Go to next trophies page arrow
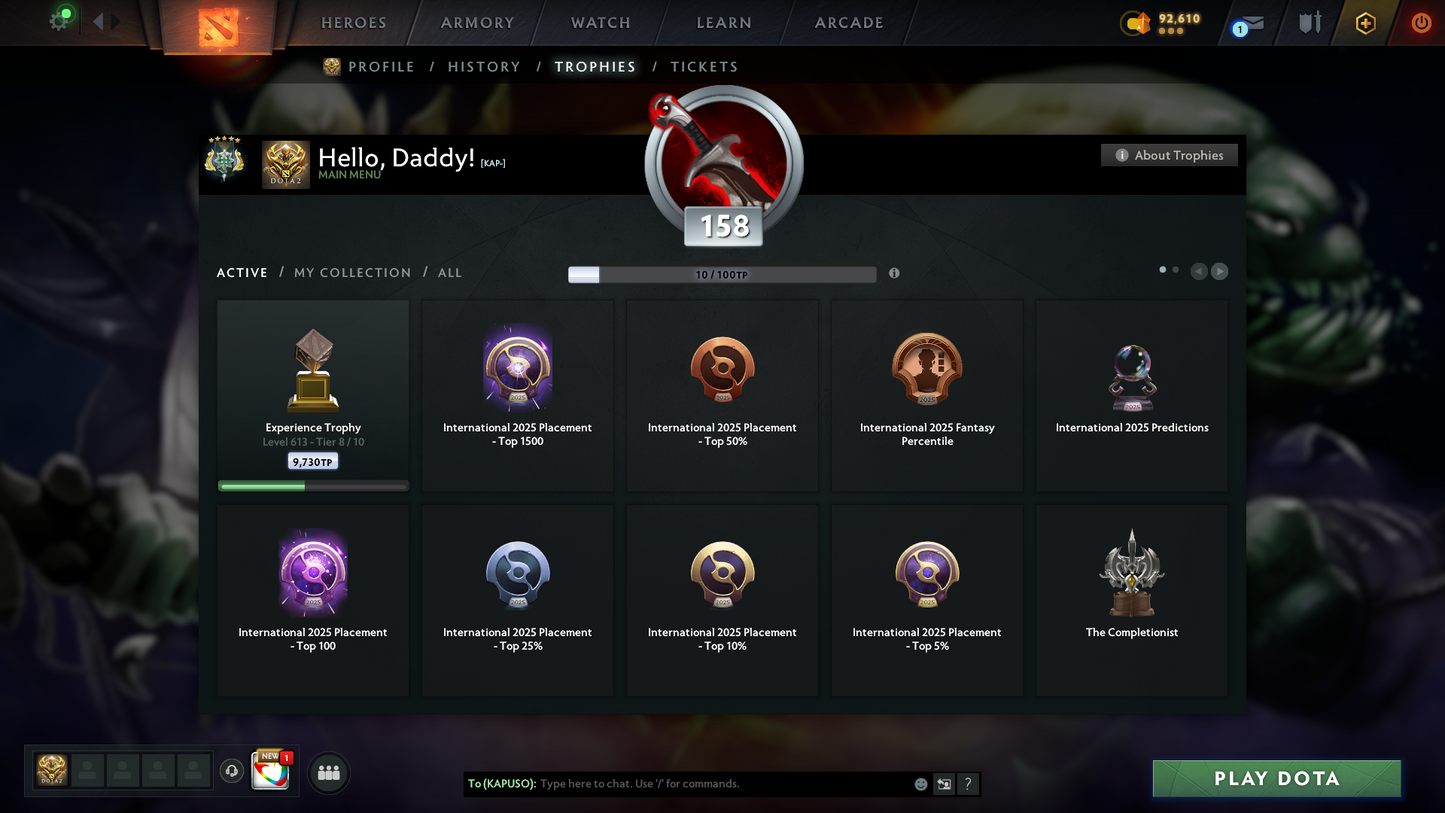The image size is (1445, 813). 1219,271
